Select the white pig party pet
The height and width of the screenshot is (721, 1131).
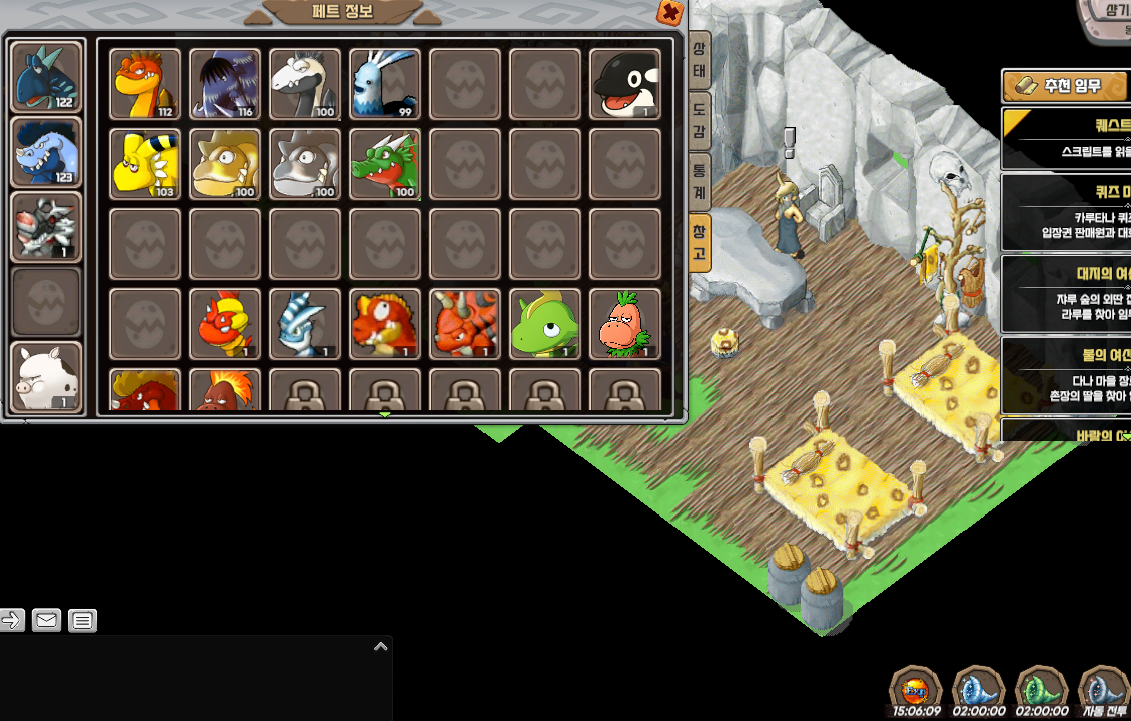tap(46, 377)
